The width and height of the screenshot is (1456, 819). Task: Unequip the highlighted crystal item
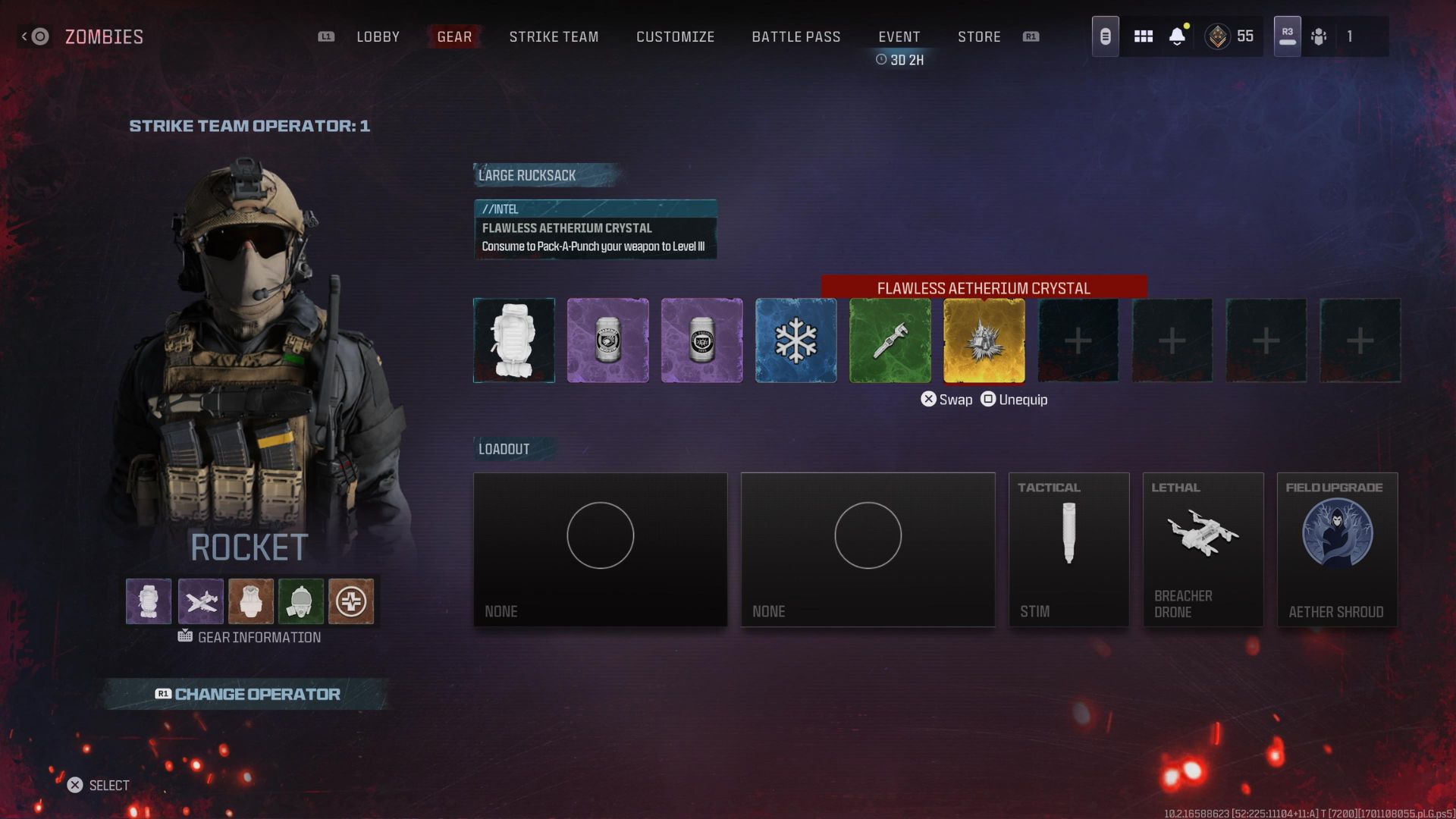point(1014,399)
